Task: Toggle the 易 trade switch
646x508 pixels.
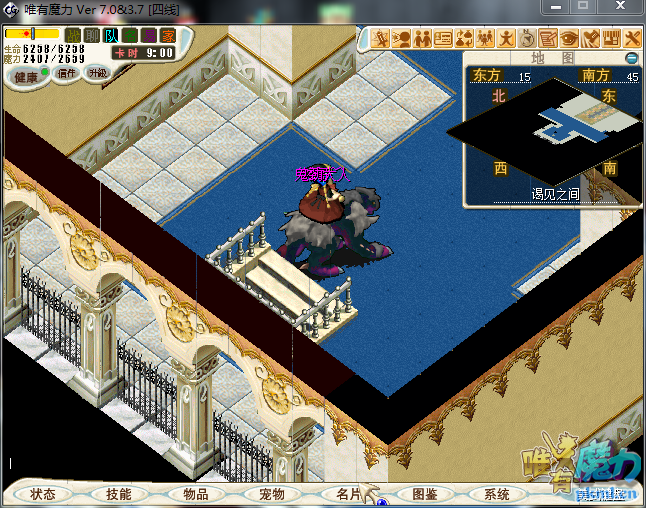Action: tap(148, 36)
